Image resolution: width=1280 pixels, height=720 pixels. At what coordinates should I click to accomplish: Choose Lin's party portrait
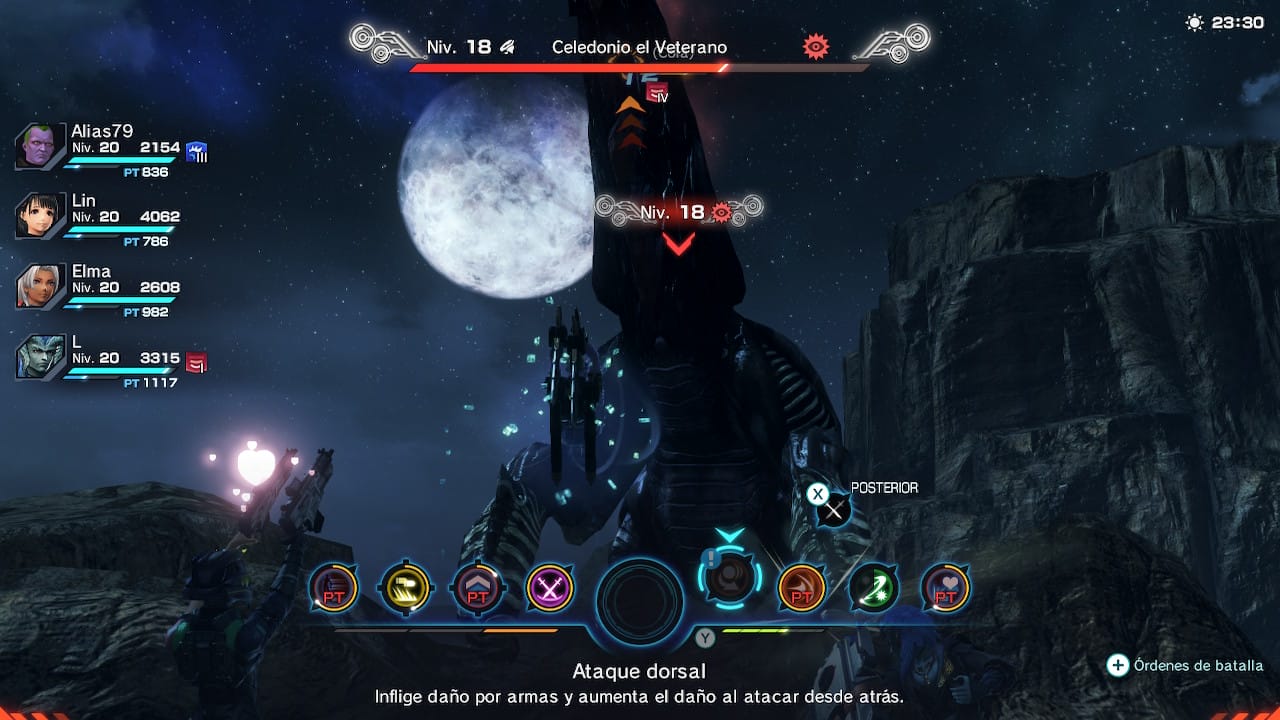click(x=40, y=216)
